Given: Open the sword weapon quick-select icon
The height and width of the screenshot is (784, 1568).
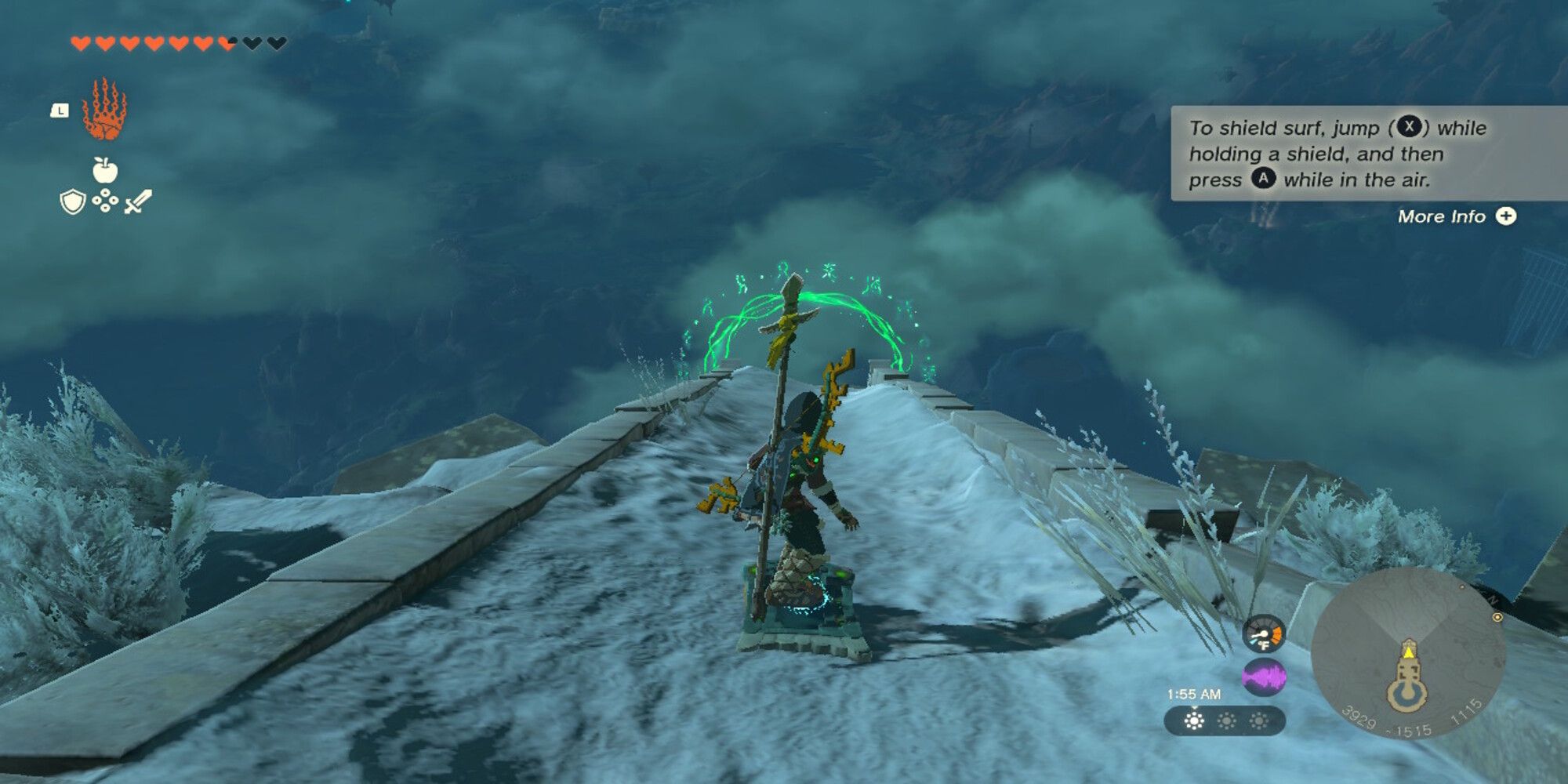Looking at the screenshot, I should tap(138, 201).
